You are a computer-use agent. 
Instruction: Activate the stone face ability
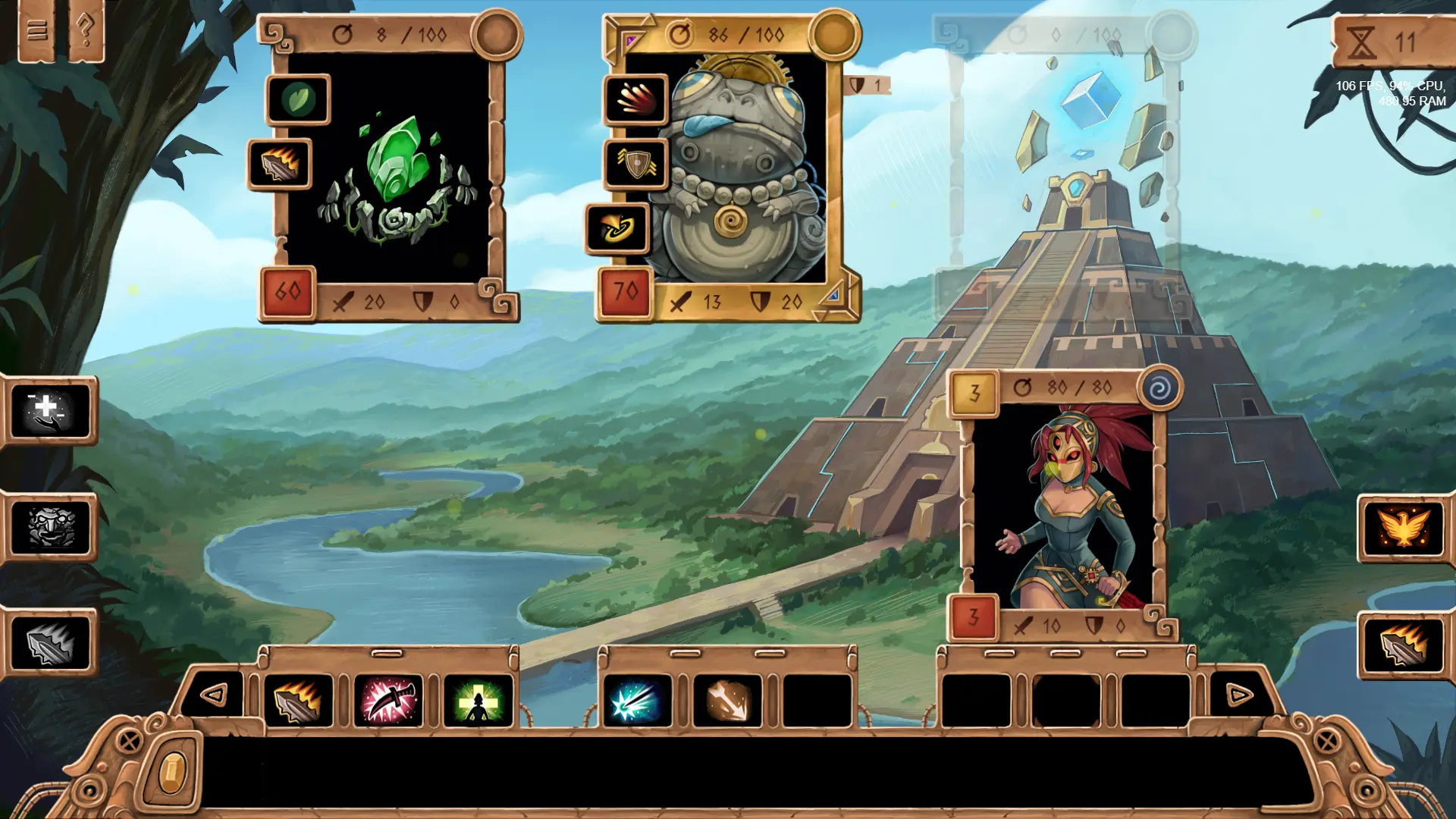click(x=50, y=527)
